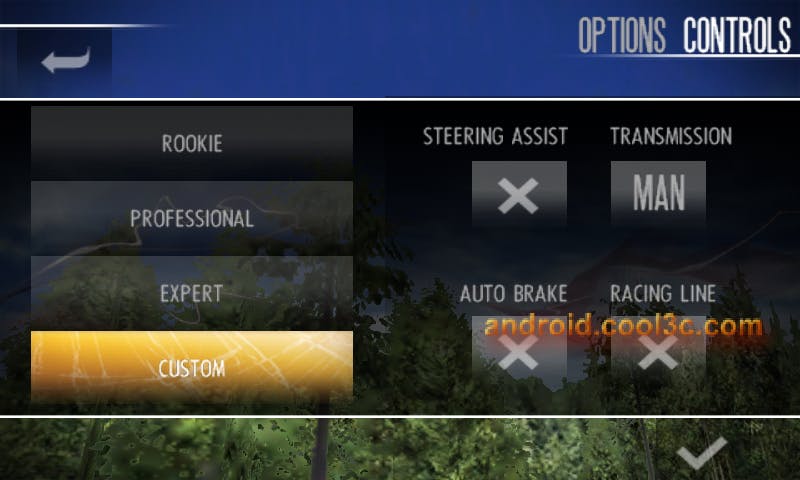800x480 pixels.
Task: Toggle the Auto Brake option
Action: (x=519, y=350)
